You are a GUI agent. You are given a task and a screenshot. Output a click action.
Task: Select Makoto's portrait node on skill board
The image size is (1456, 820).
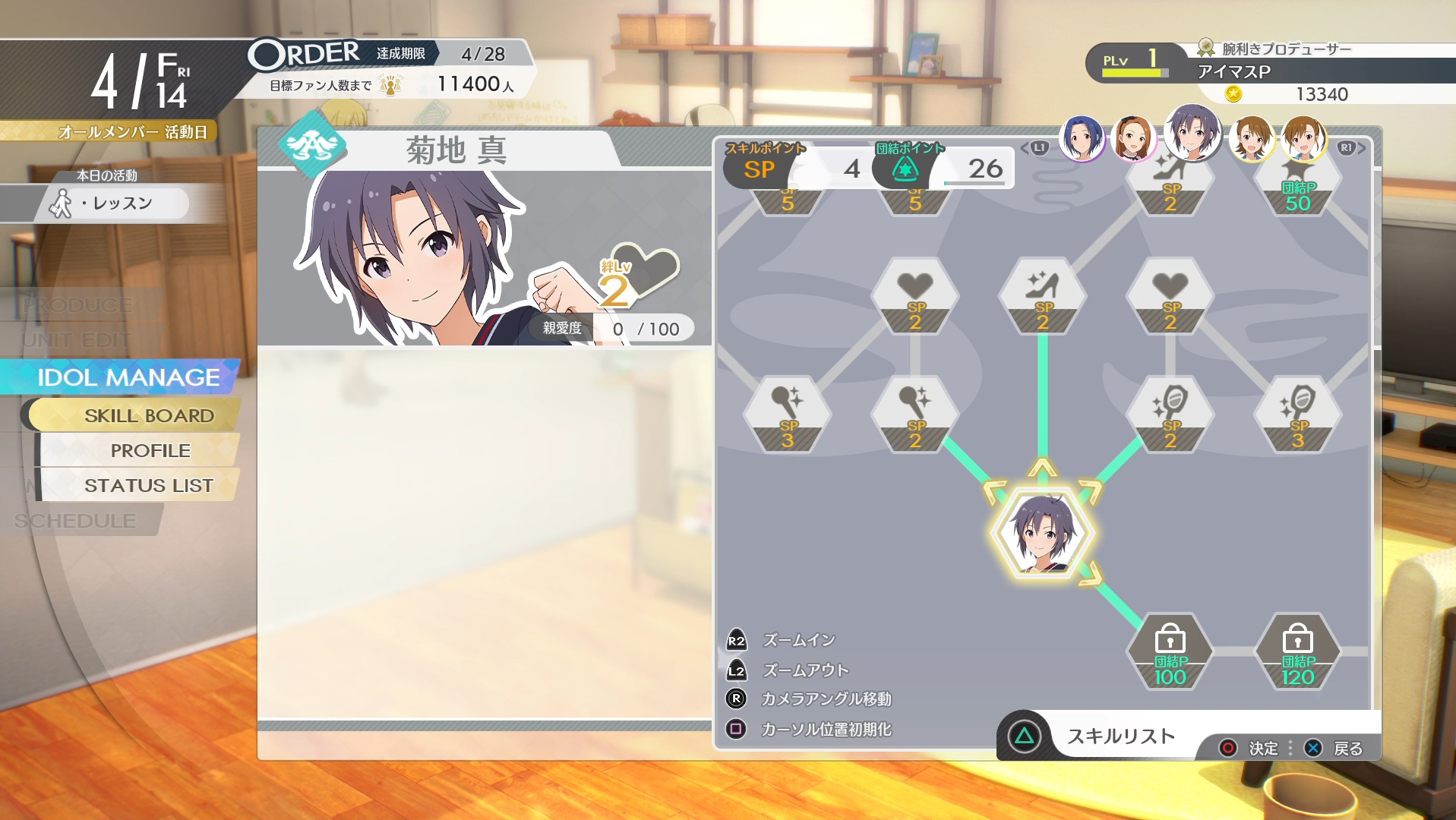click(x=1043, y=534)
